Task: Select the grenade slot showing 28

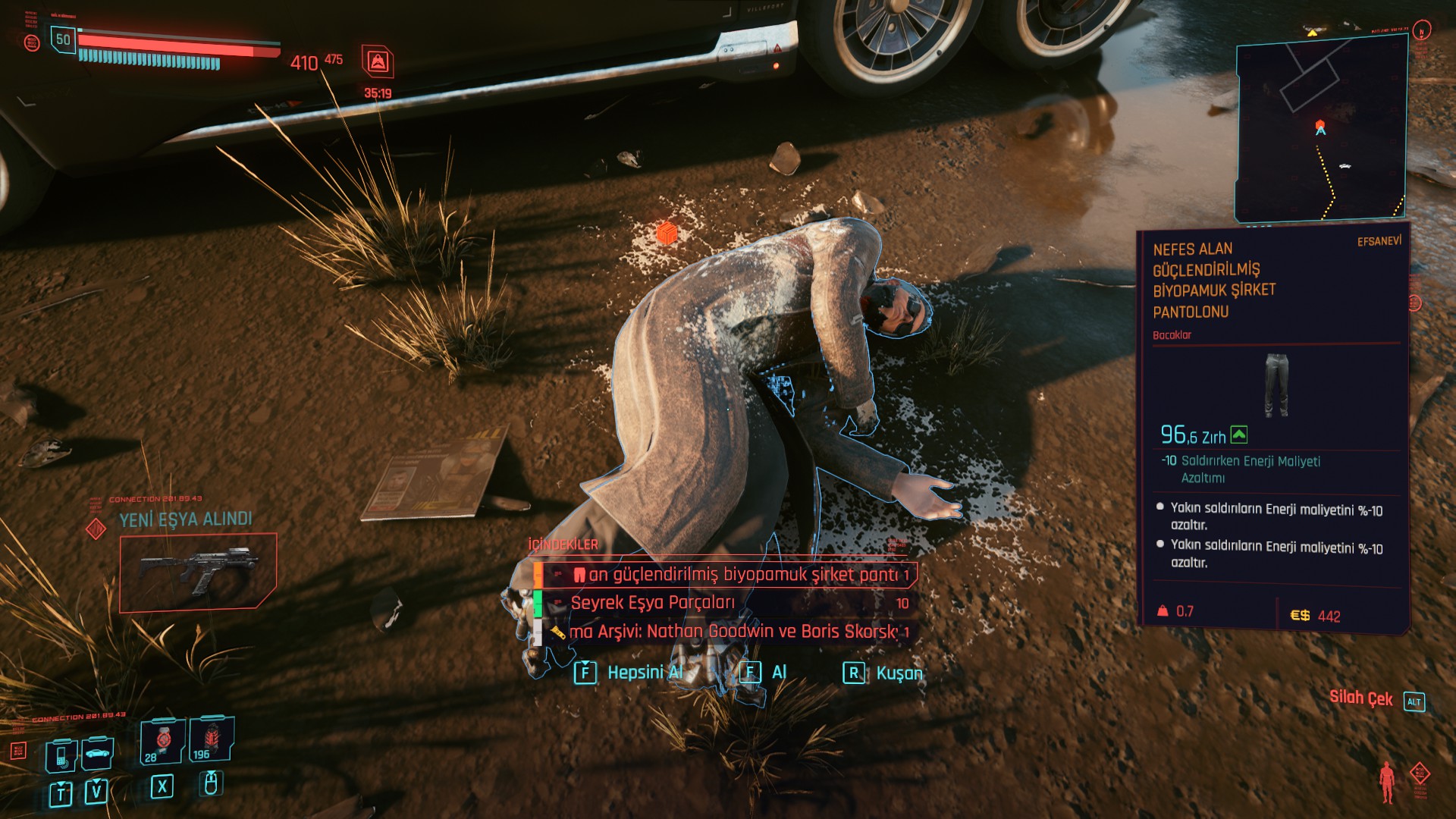Action: [162, 741]
